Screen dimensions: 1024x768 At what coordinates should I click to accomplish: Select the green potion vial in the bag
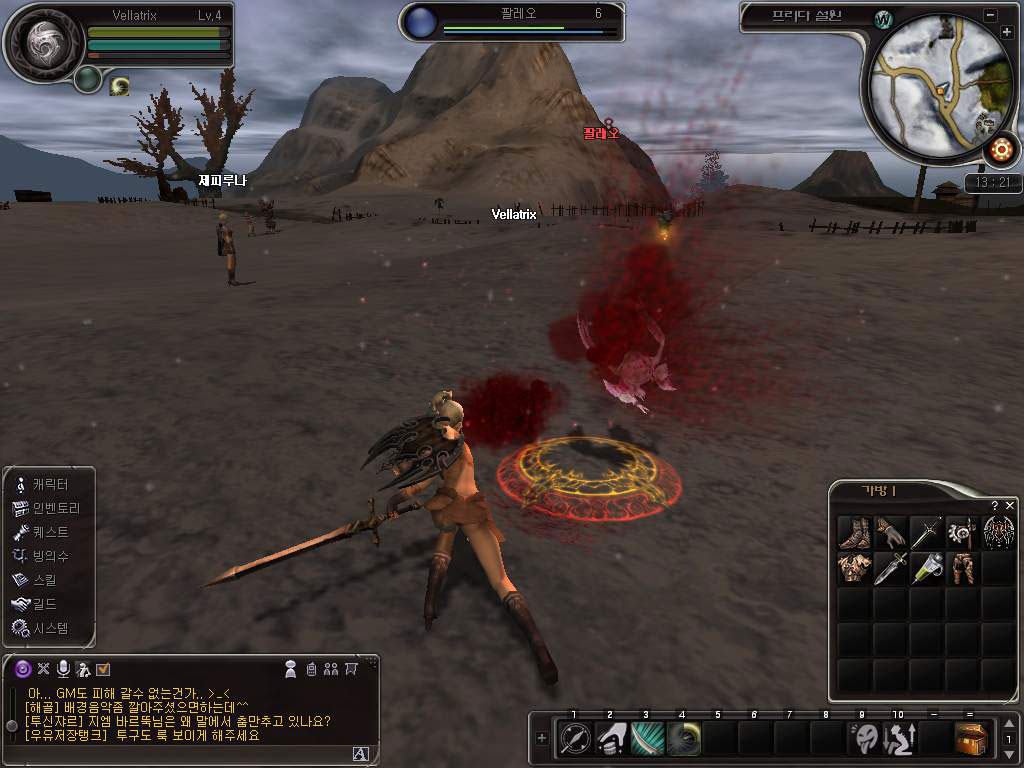point(927,568)
